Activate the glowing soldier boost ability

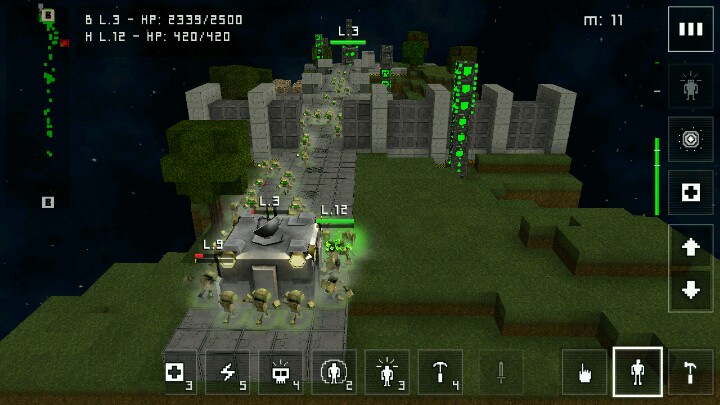pos(387,373)
